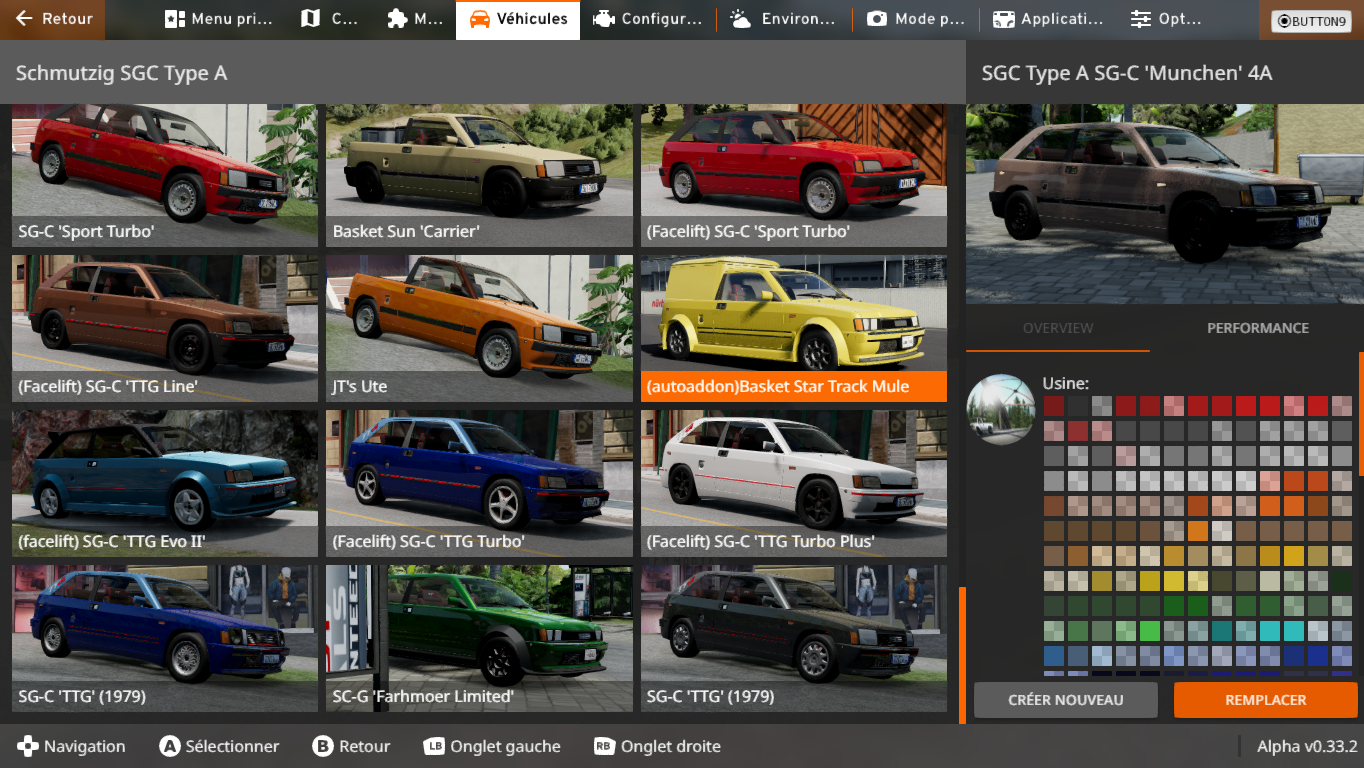Select the Basket Sun 'Carrier' vehicle
The width and height of the screenshot is (1364, 768).
[480, 175]
